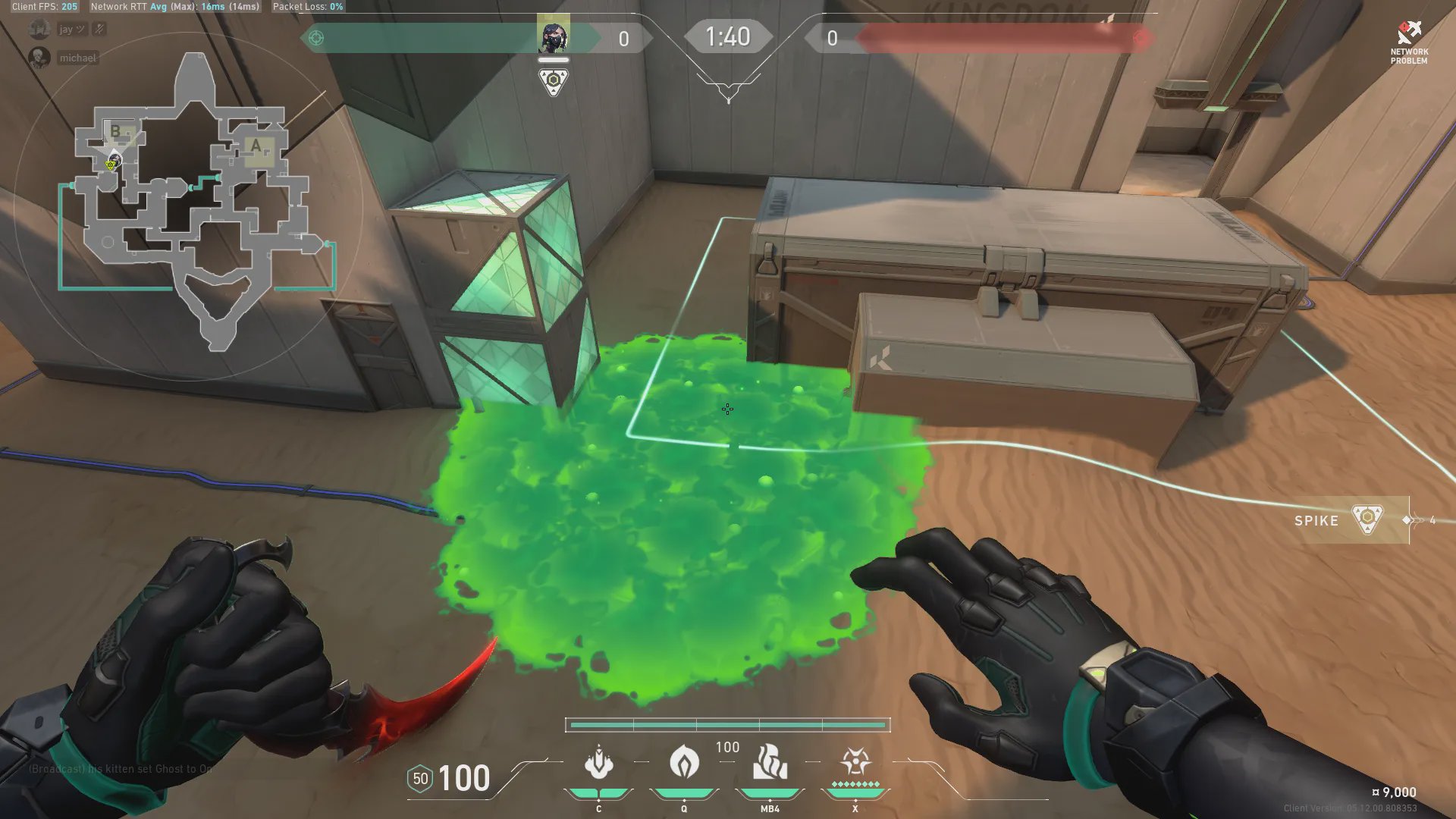Activate the Poison Cloud ability icon

point(684,762)
